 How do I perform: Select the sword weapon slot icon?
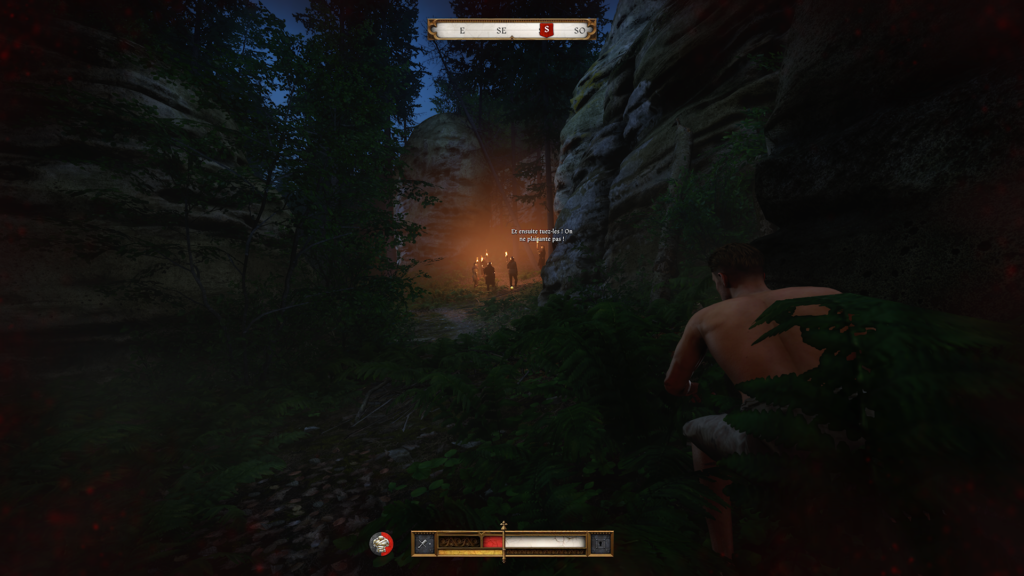coord(425,543)
